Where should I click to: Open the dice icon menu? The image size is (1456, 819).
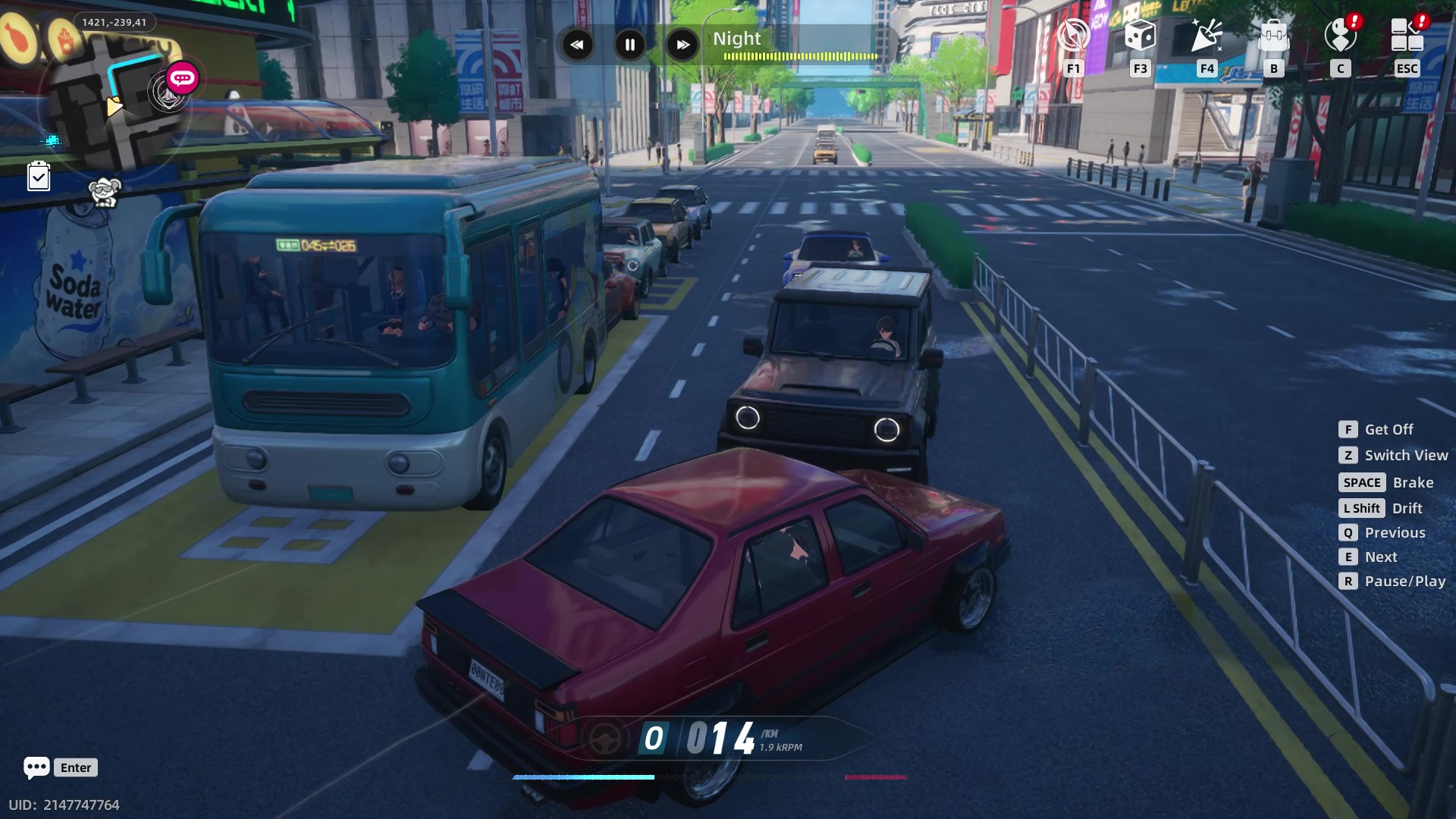coord(1140,35)
